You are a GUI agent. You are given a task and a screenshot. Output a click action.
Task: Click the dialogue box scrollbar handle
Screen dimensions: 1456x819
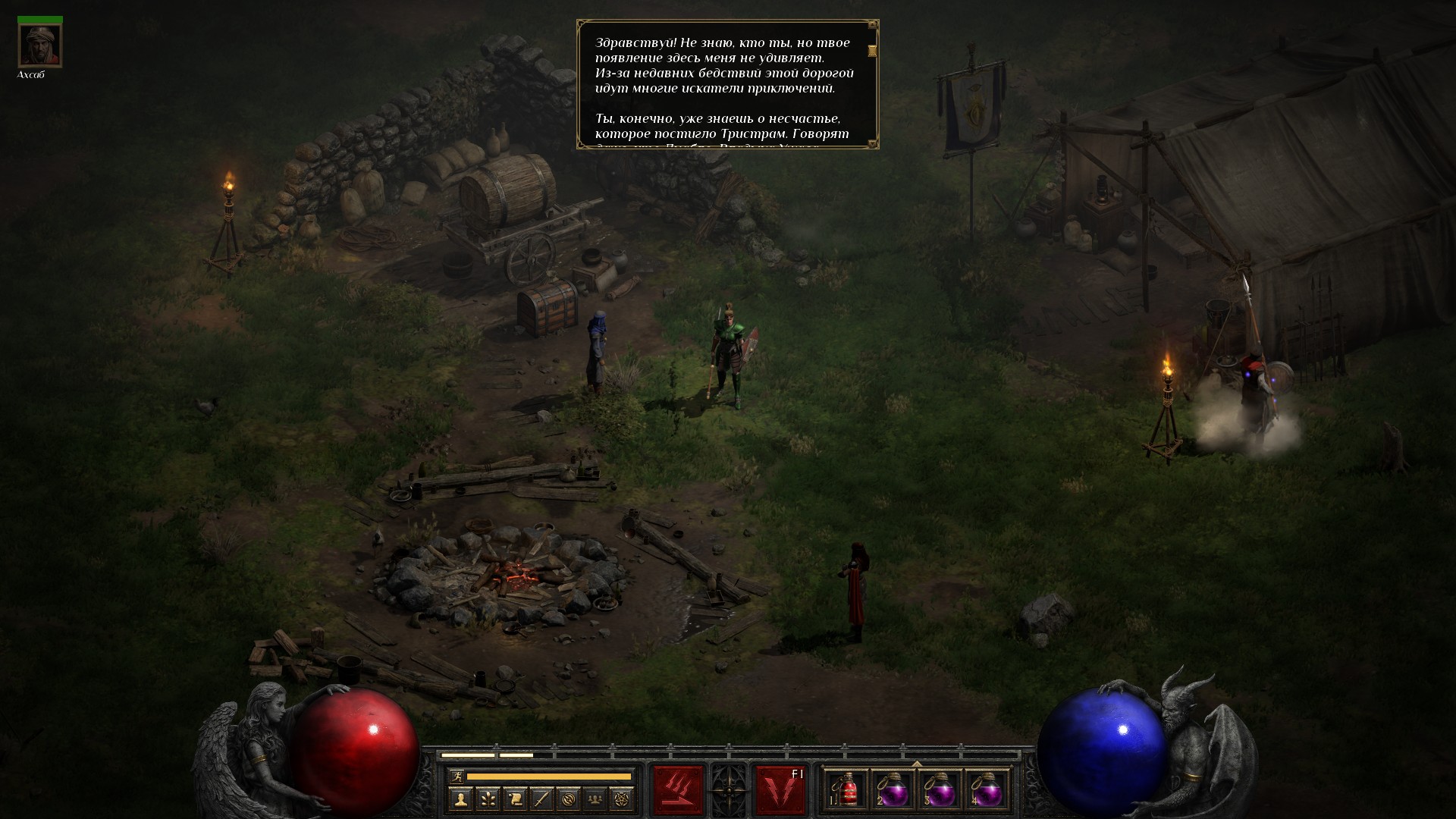(872, 51)
